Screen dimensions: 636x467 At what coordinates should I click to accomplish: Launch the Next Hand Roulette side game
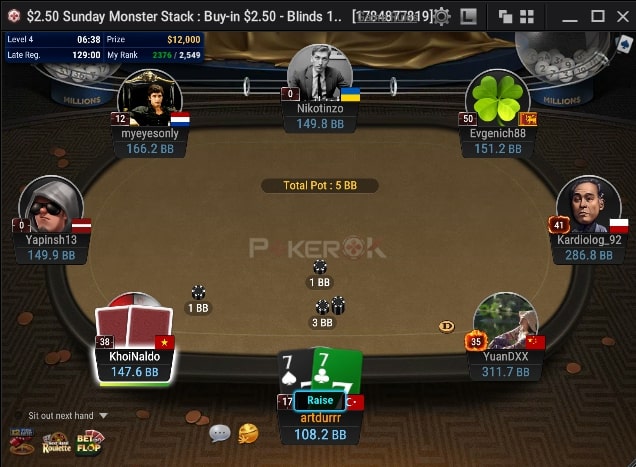(55, 441)
